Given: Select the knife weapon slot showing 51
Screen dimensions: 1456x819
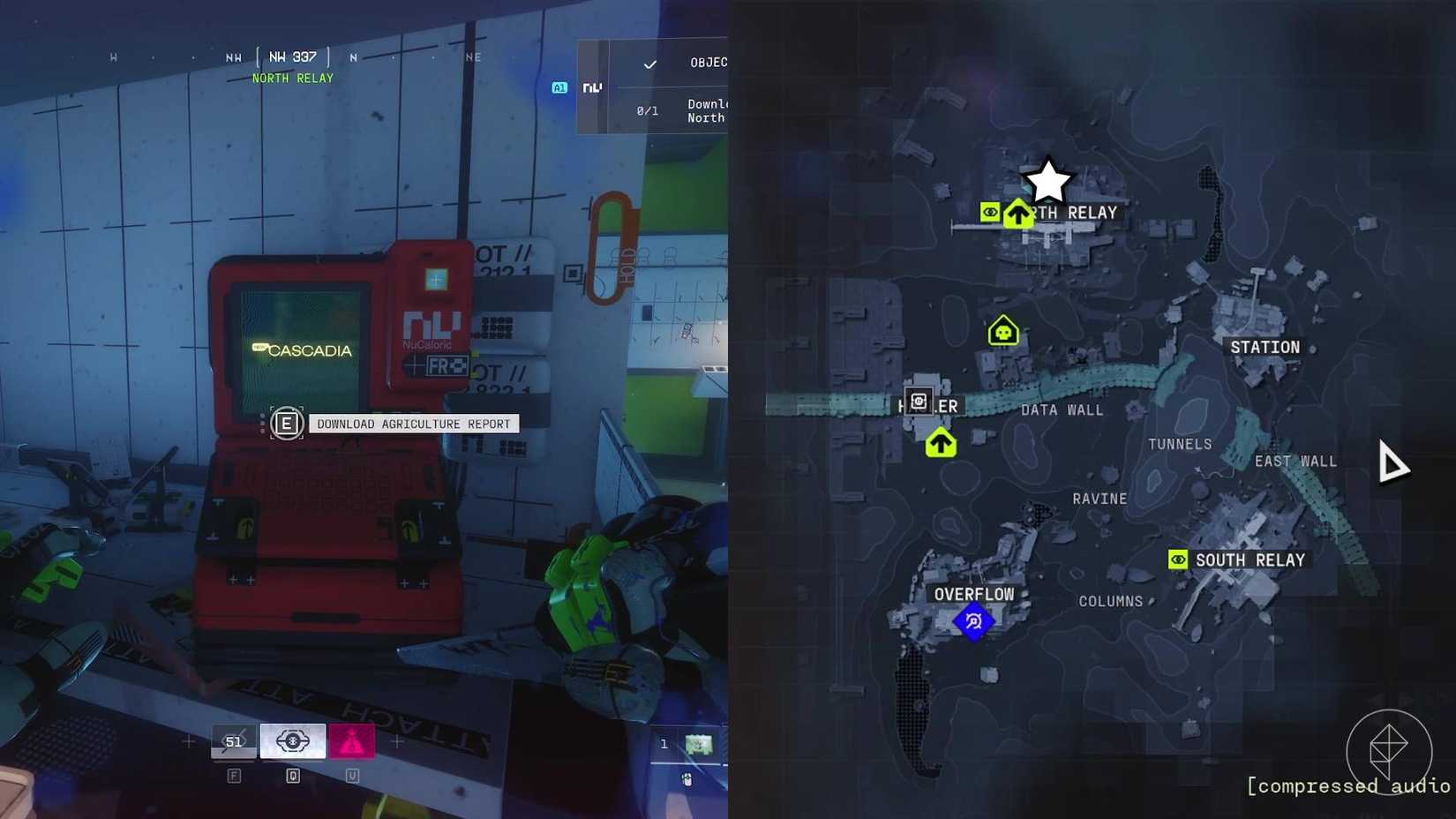Looking at the screenshot, I should click(x=233, y=741).
